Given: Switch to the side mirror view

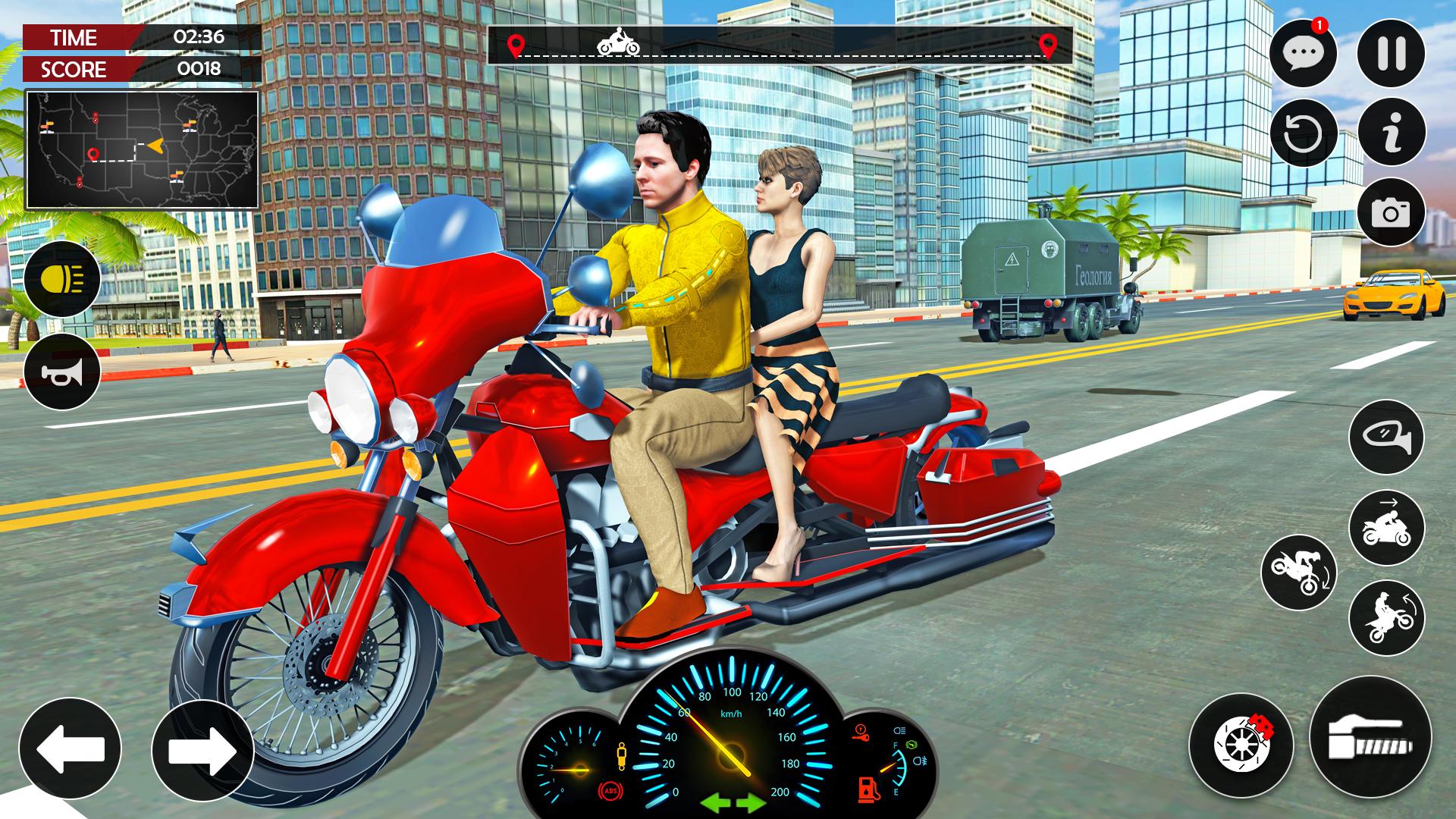Looking at the screenshot, I should tap(1386, 438).
